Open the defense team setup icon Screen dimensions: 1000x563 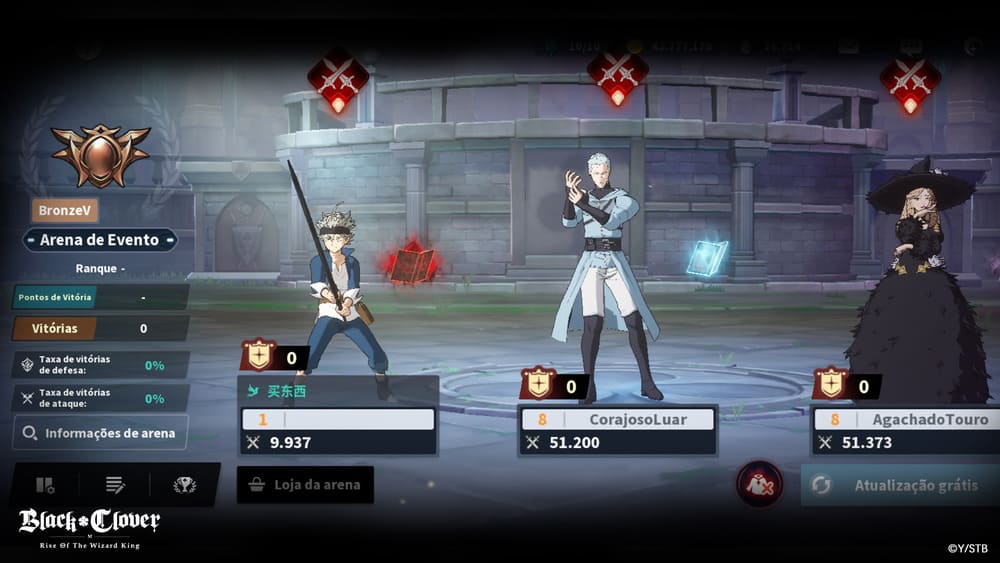click(45, 485)
